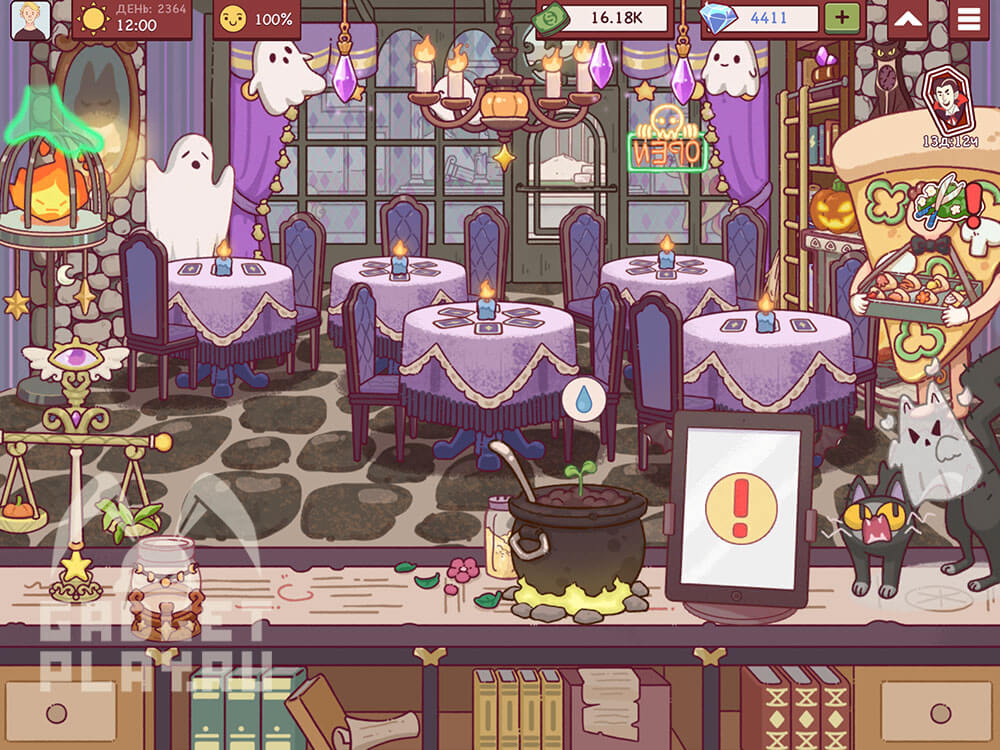Open the hamburger main menu

coord(968,19)
